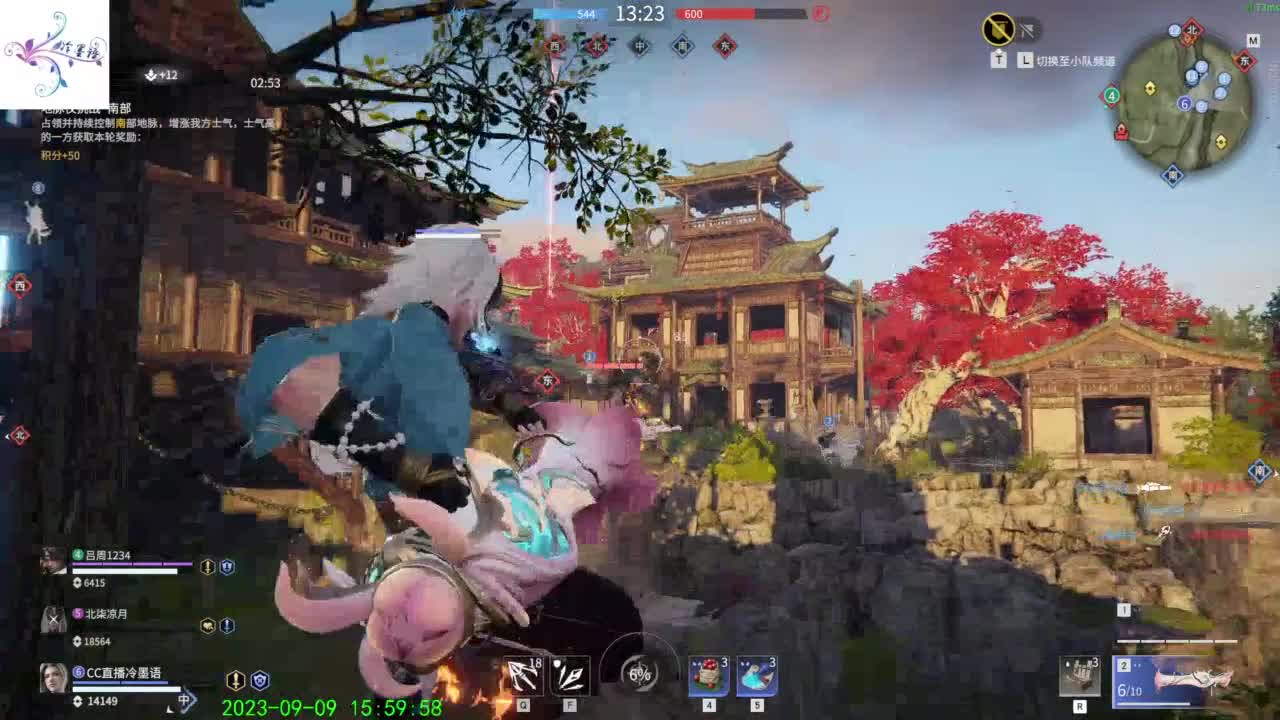This screenshot has width=1280, height=720.
Task: Open the full map via the M icon
Action: click(x=1253, y=40)
